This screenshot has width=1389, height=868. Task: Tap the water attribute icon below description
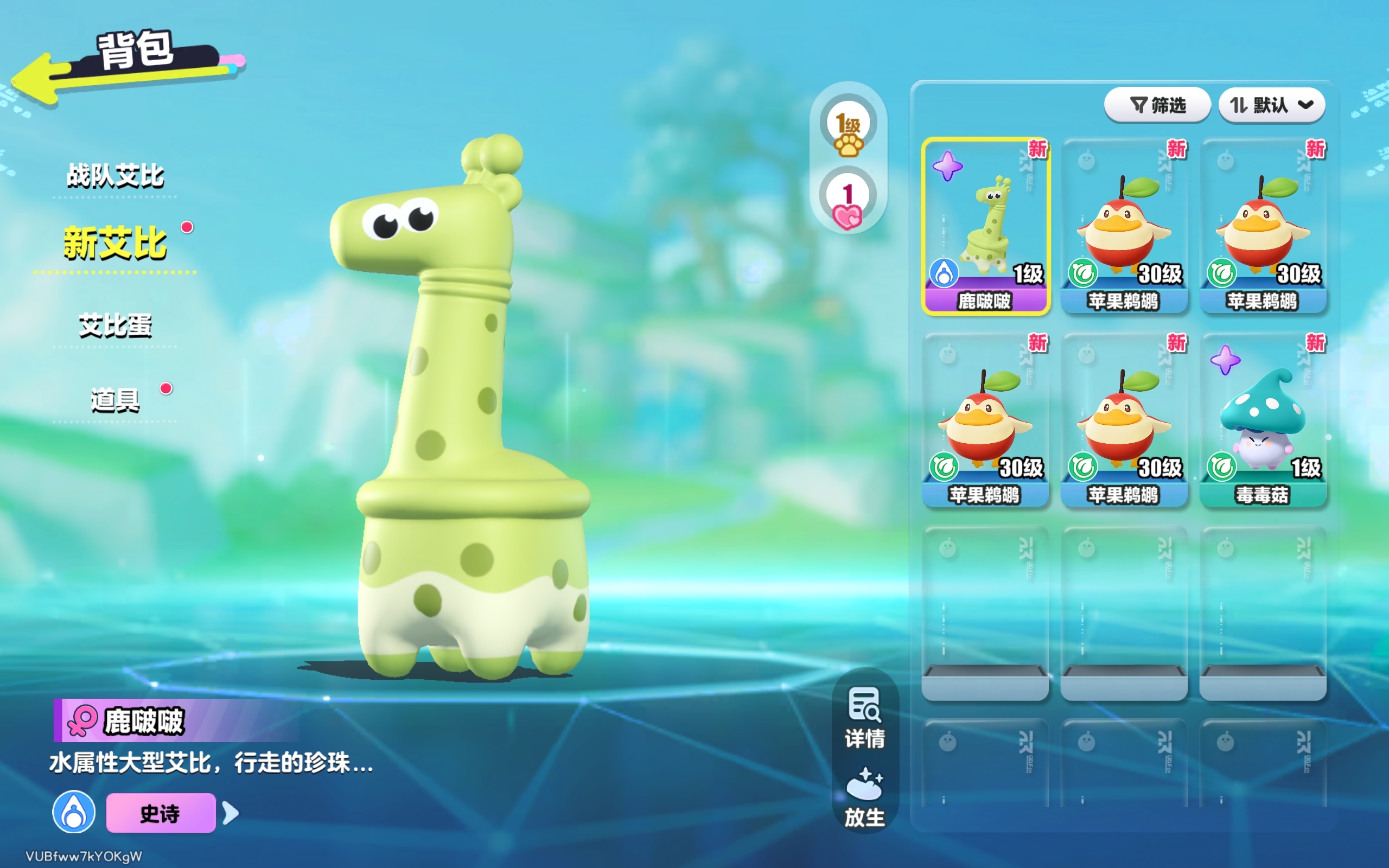(74, 812)
